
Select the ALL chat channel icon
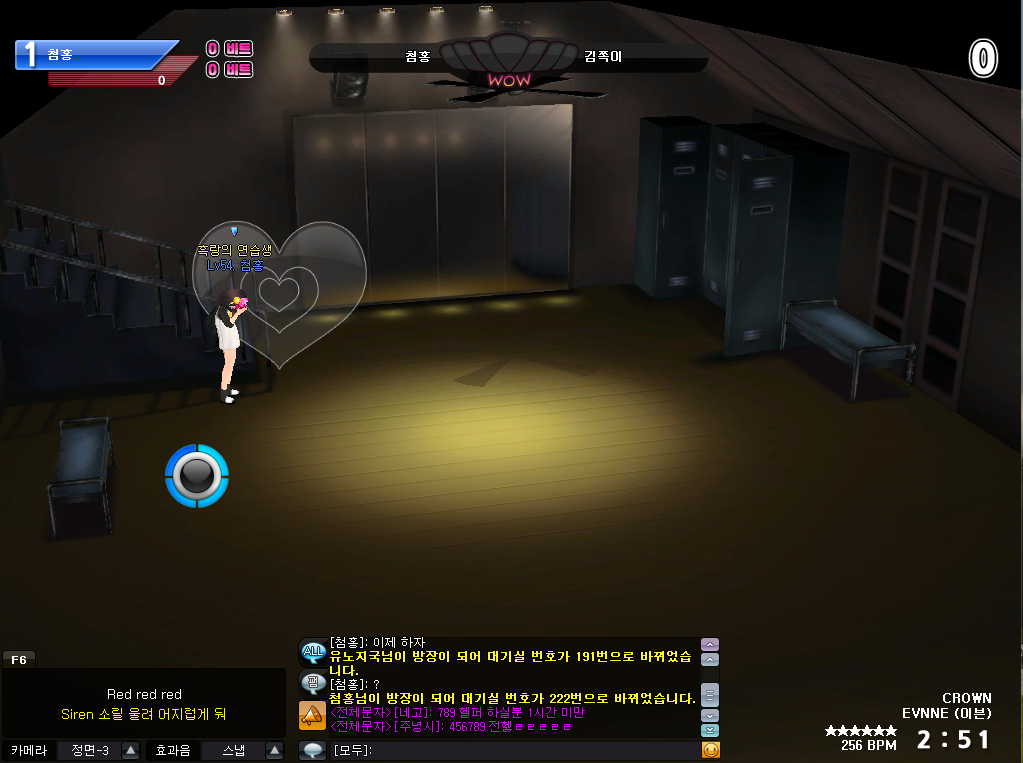(313, 652)
